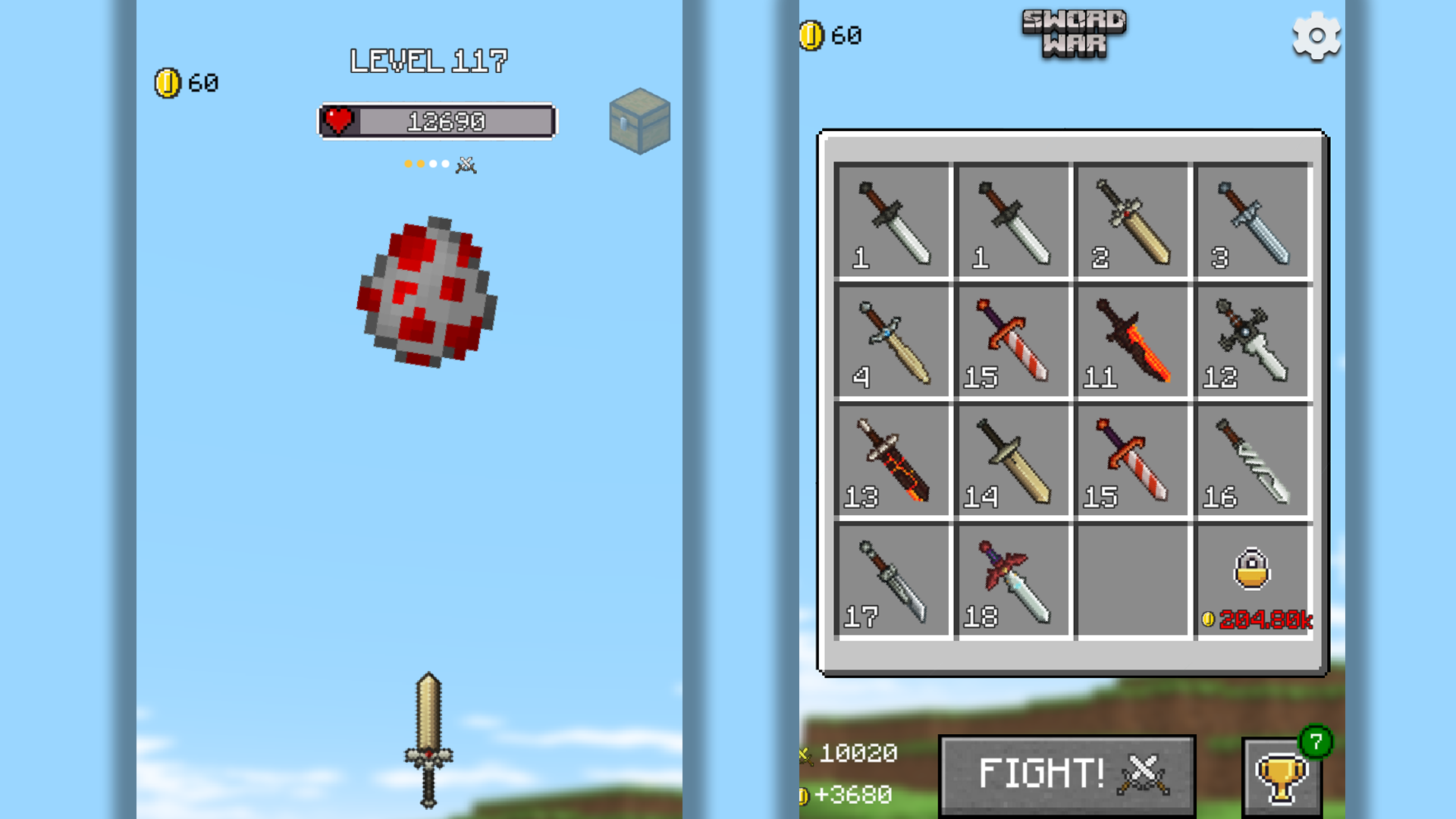Tap a level 15 candy-striped sword

1012,339
